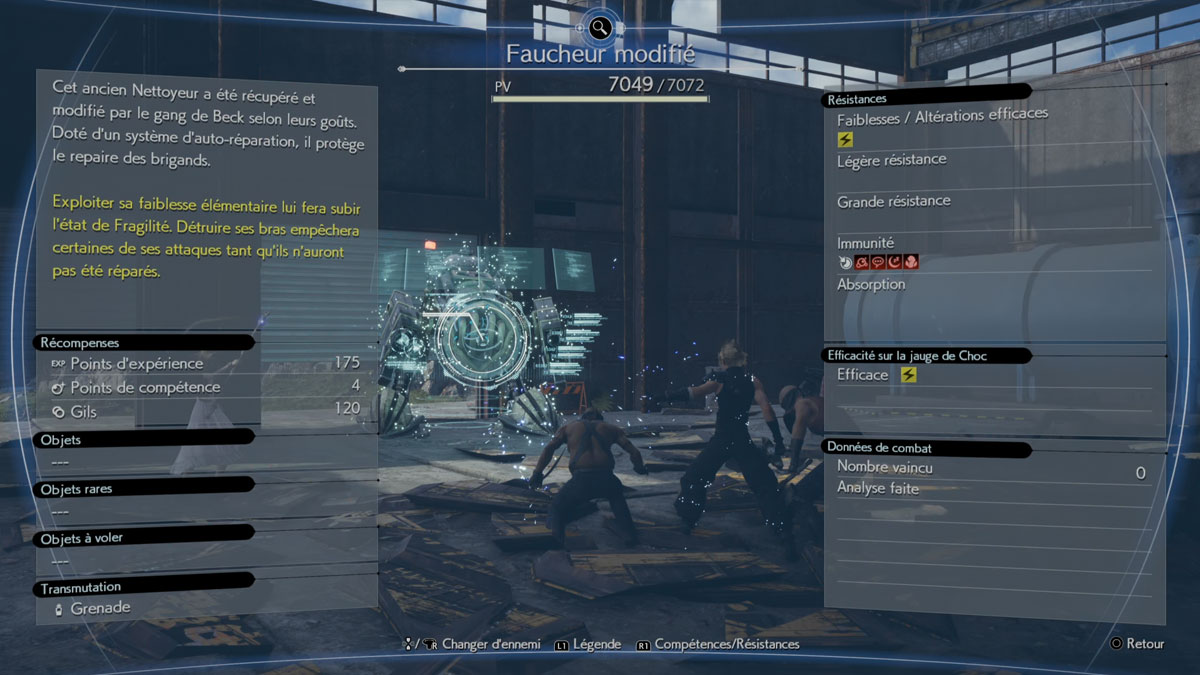Viewport: 1200px width, 675px height.
Task: Show the Légende option
Action: [x=598, y=645]
